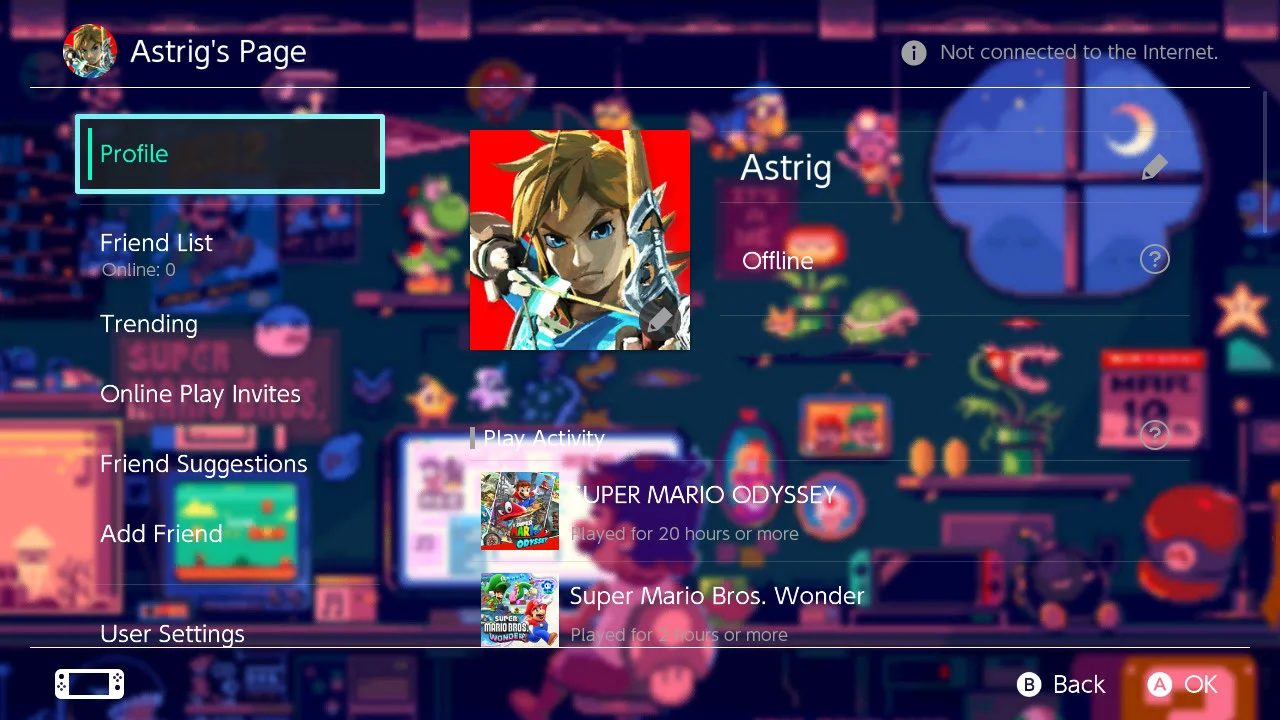The width and height of the screenshot is (1280, 720).
Task: View Friend Suggestions
Action: click(x=203, y=464)
